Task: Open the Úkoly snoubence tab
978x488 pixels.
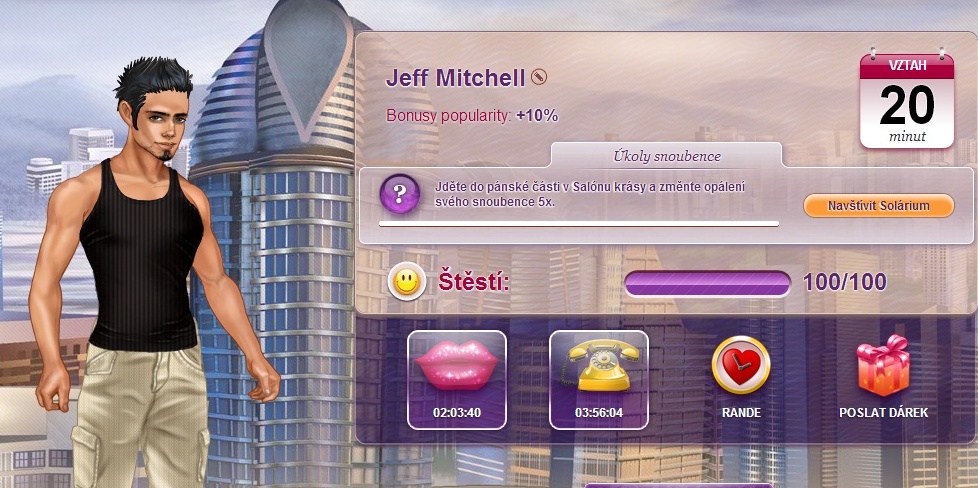Action: (666, 156)
